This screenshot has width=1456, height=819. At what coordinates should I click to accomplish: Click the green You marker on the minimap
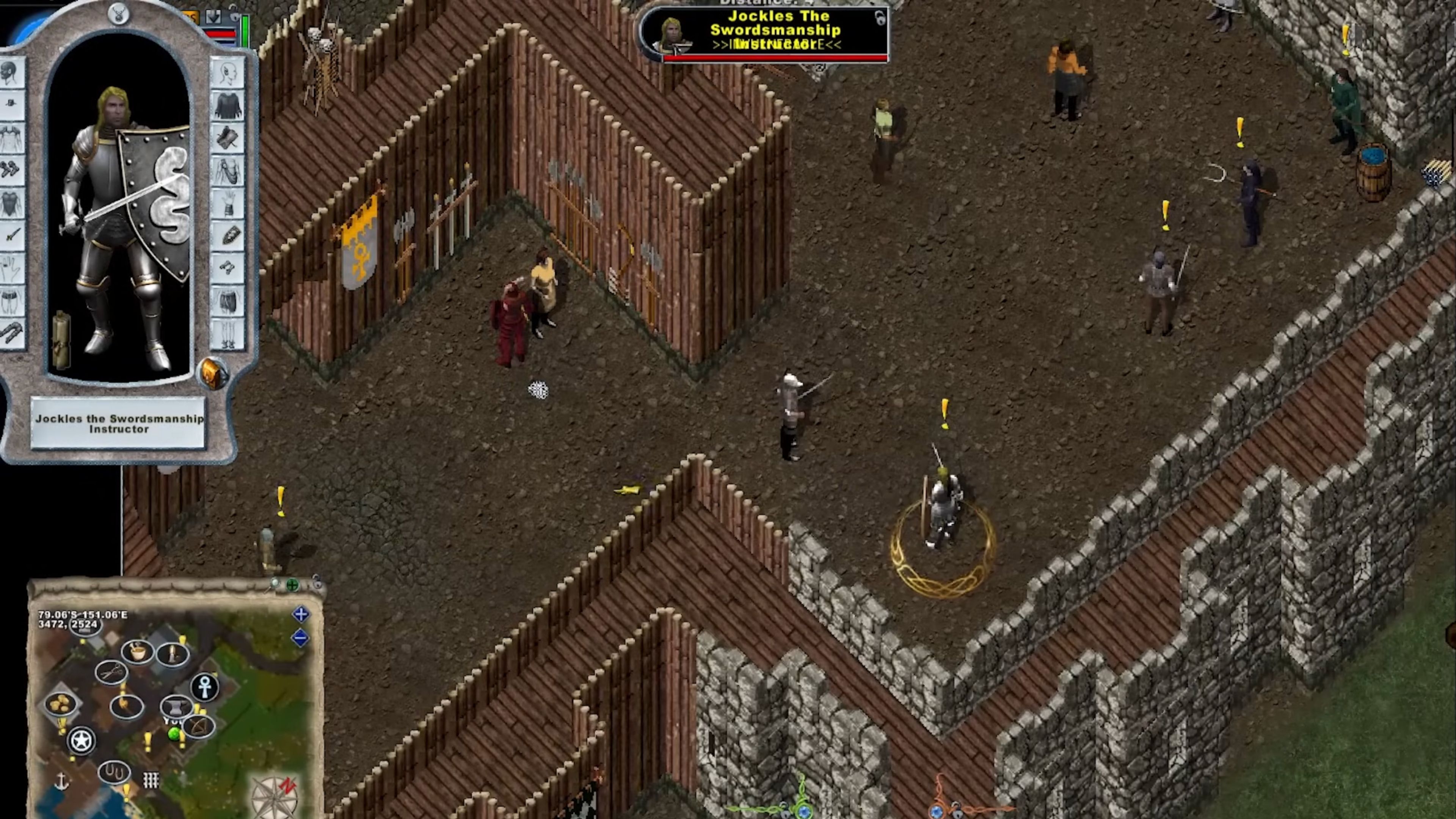click(174, 734)
